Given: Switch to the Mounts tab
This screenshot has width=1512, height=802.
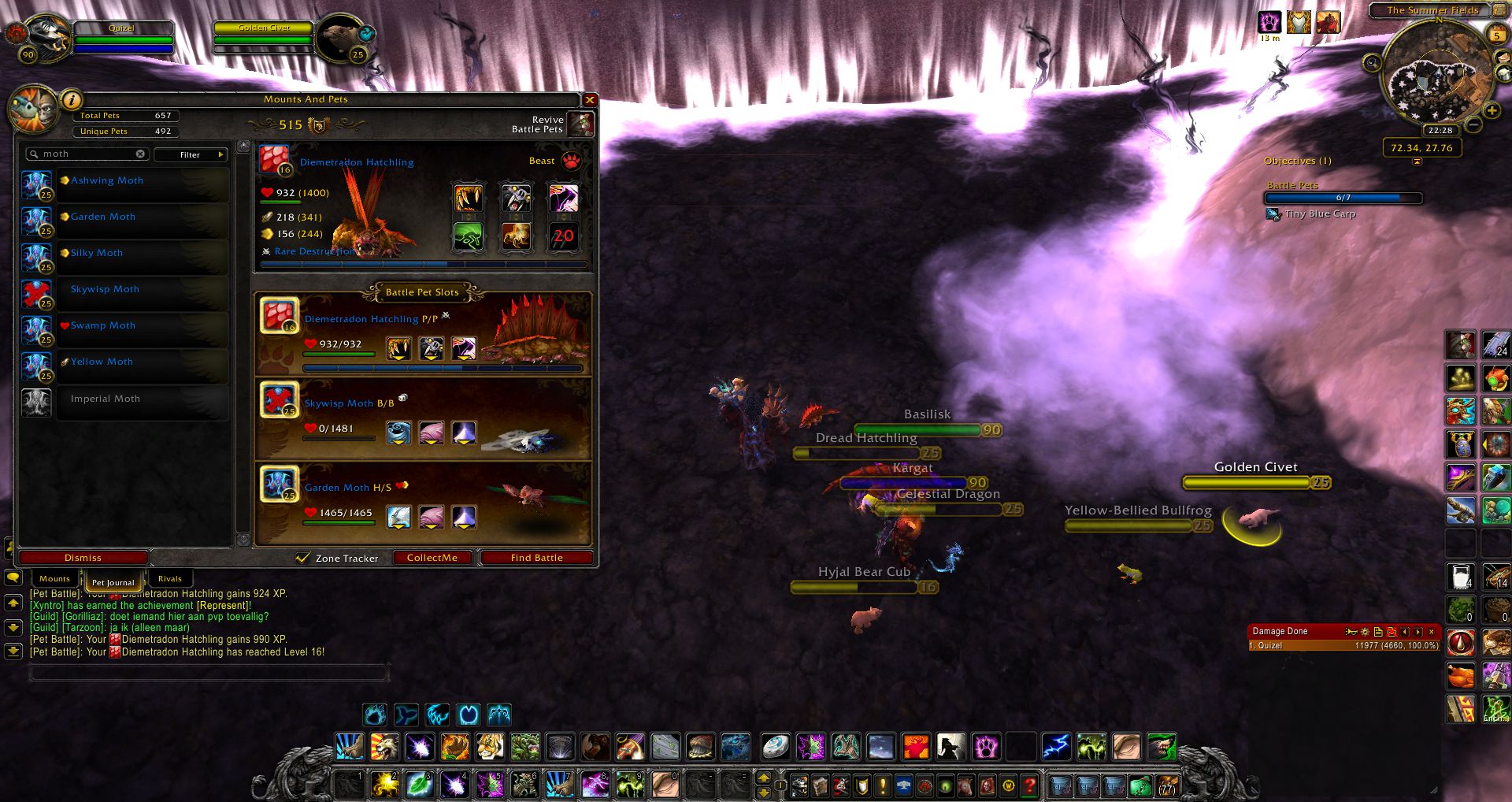Looking at the screenshot, I should pyautogui.click(x=54, y=579).
